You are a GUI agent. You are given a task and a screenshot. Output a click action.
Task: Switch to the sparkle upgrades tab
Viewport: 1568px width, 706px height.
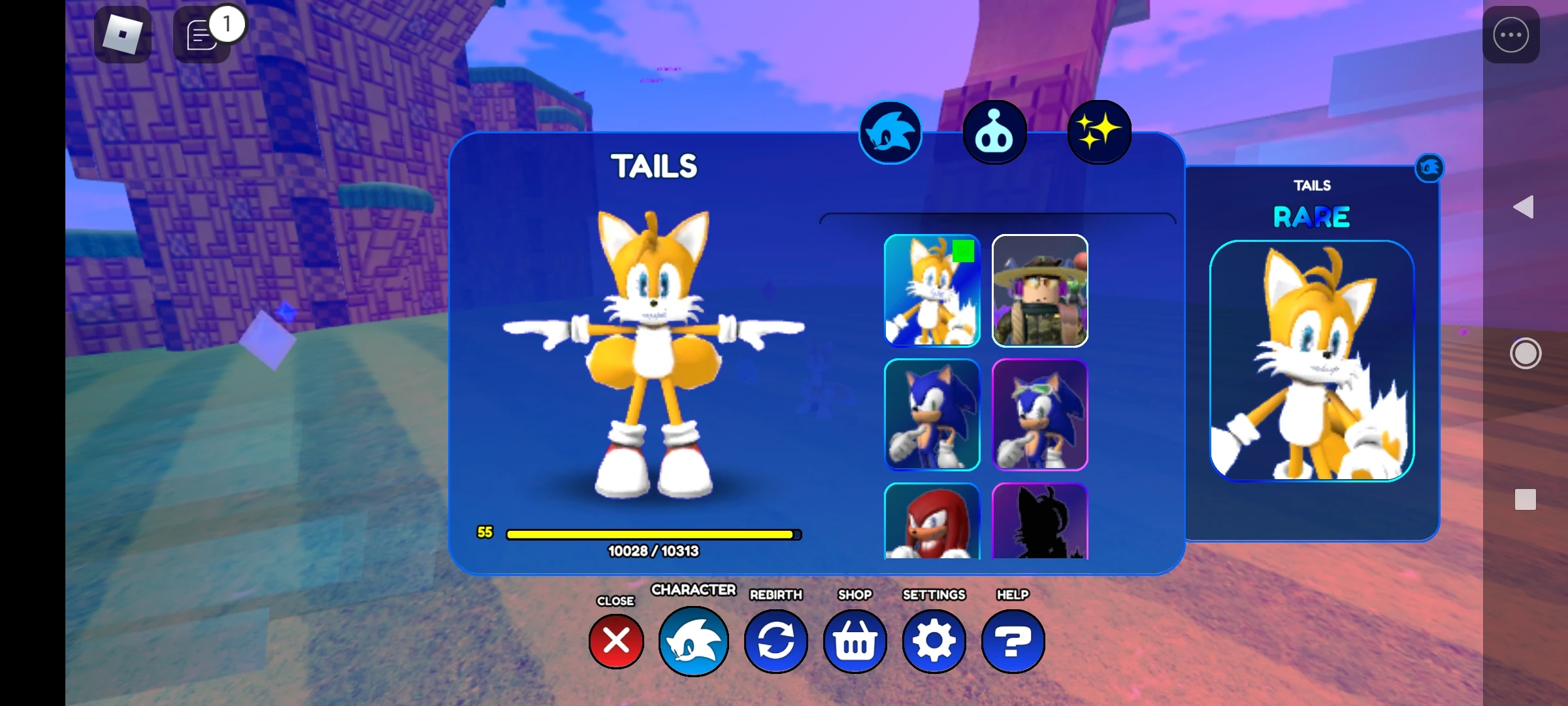point(1098,131)
